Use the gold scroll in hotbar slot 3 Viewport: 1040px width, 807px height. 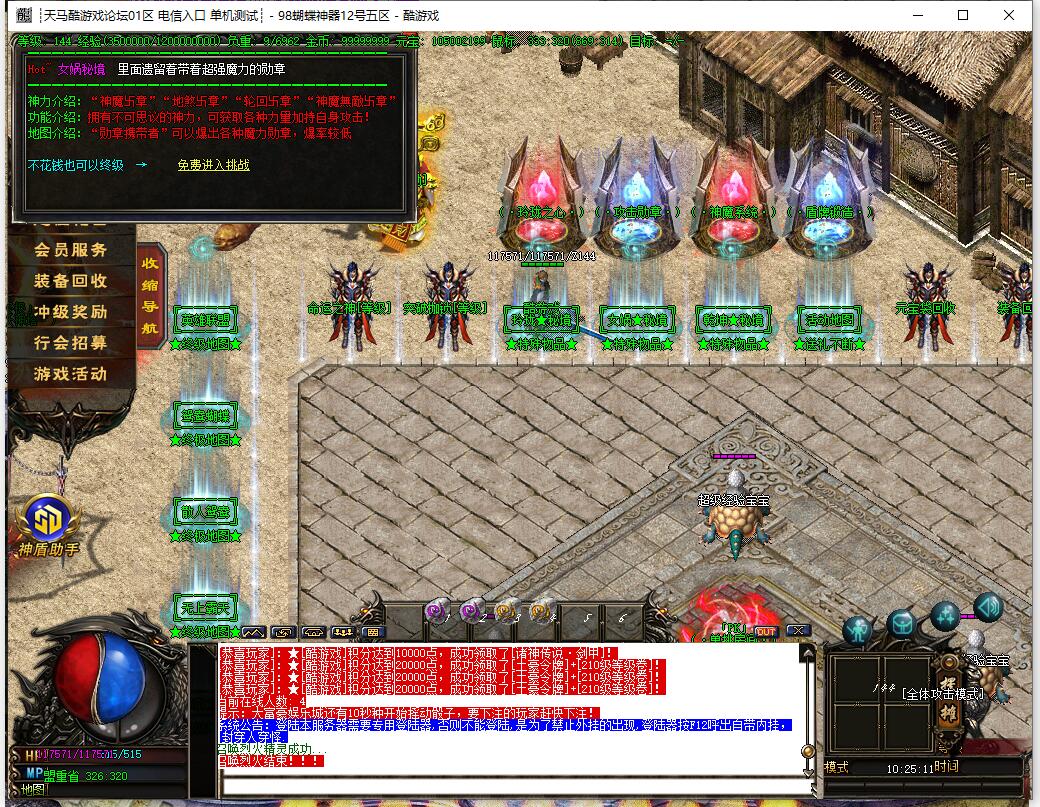(505, 610)
